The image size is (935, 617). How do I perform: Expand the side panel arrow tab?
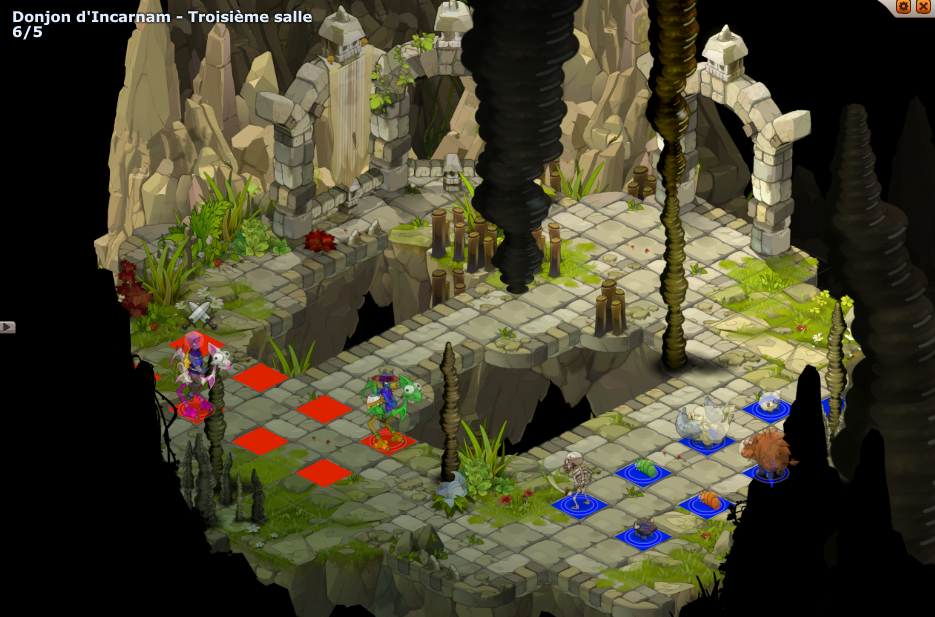pos(7,327)
